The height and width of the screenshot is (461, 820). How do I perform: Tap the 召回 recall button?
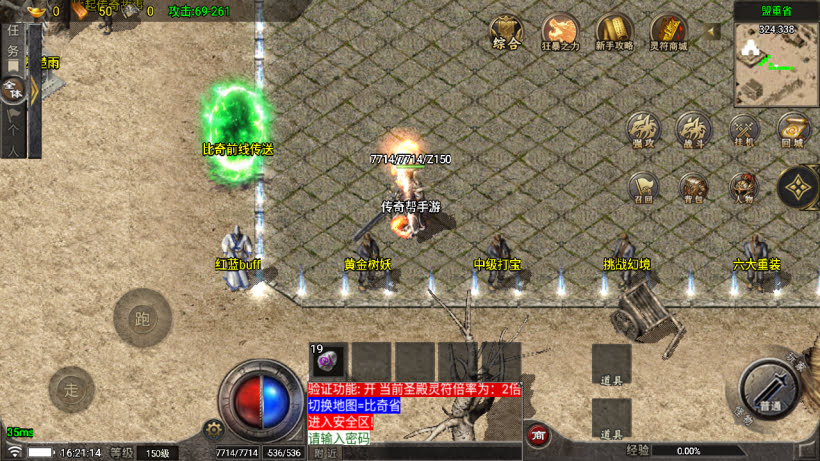point(643,187)
